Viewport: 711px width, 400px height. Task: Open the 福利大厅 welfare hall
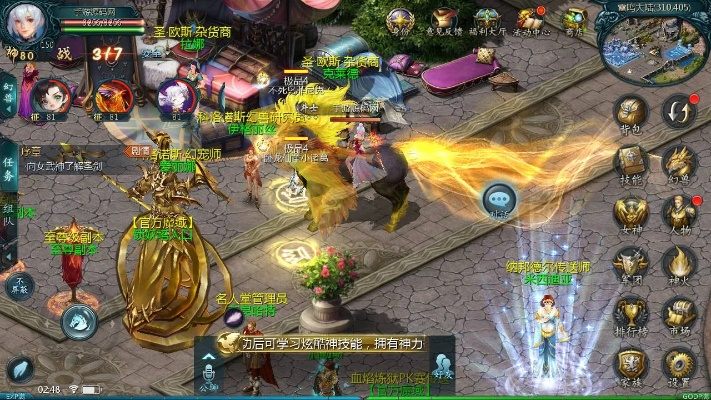pyautogui.click(x=487, y=20)
